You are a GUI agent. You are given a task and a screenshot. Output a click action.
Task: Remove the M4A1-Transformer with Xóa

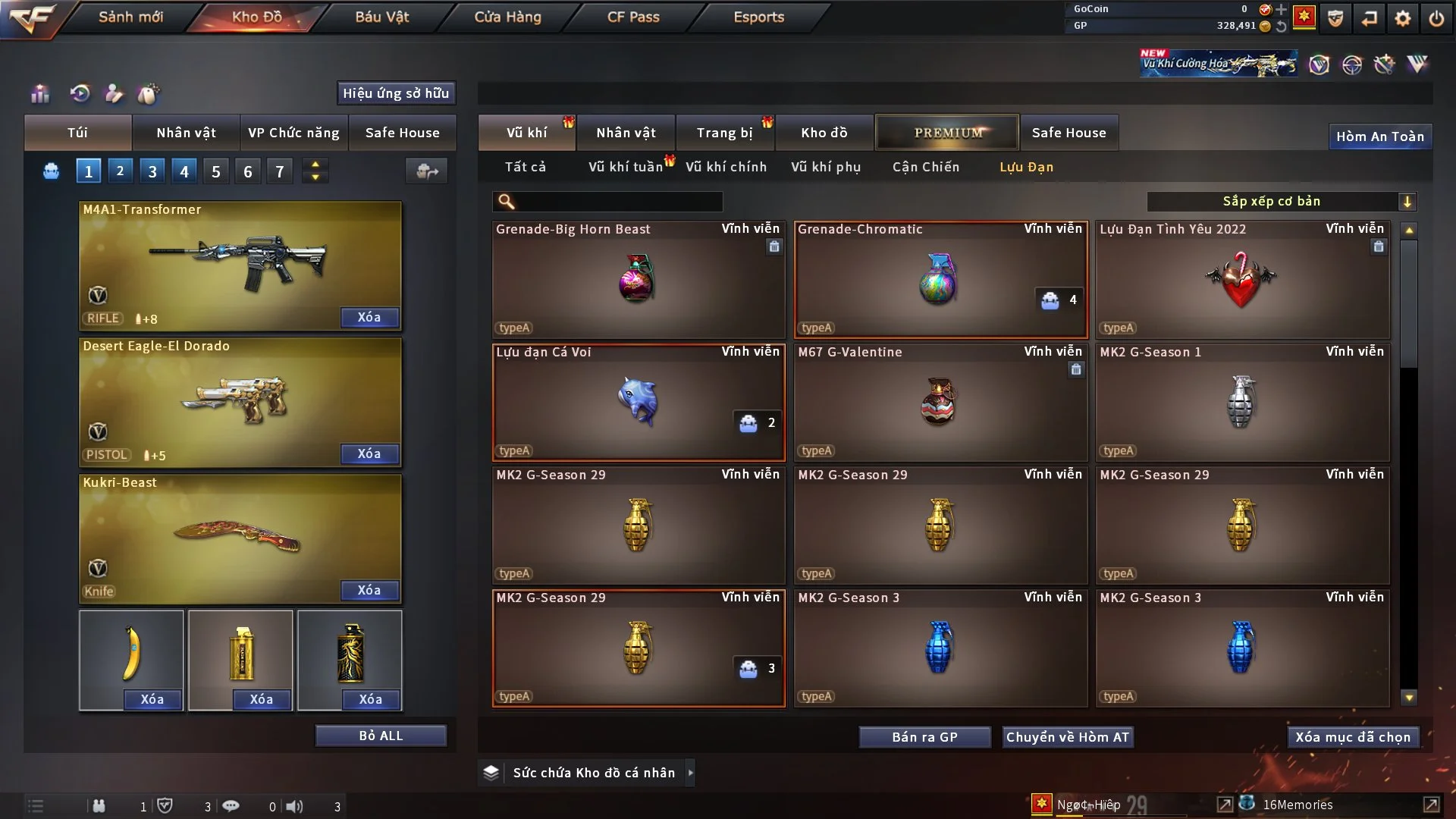(369, 317)
